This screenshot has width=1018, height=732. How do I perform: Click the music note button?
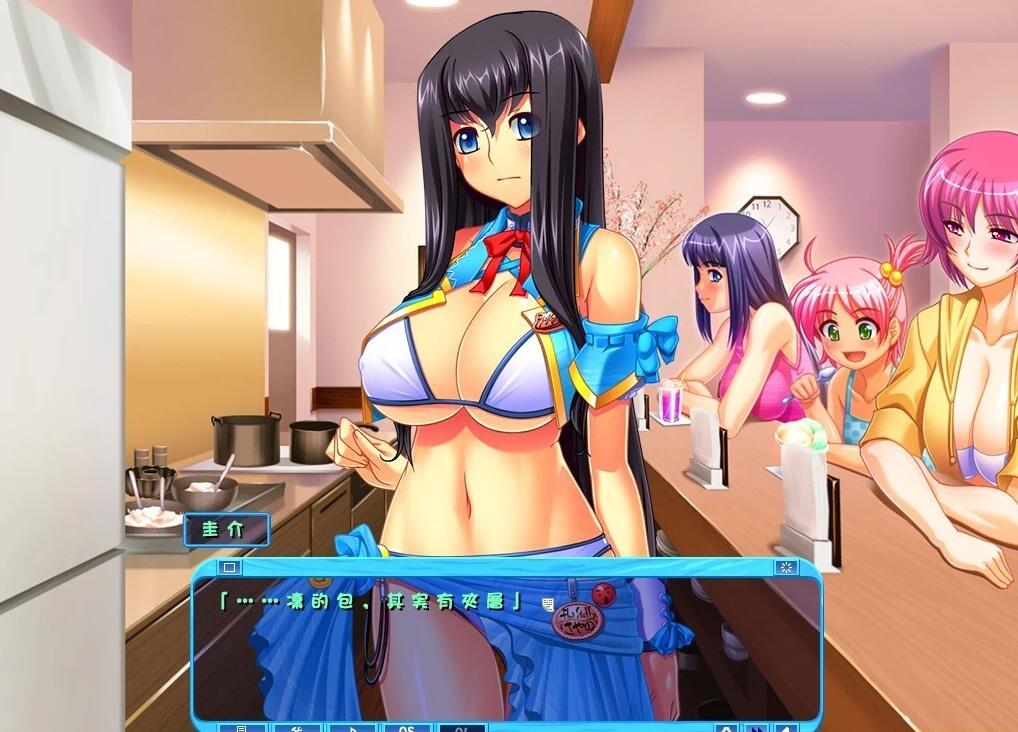point(353,727)
